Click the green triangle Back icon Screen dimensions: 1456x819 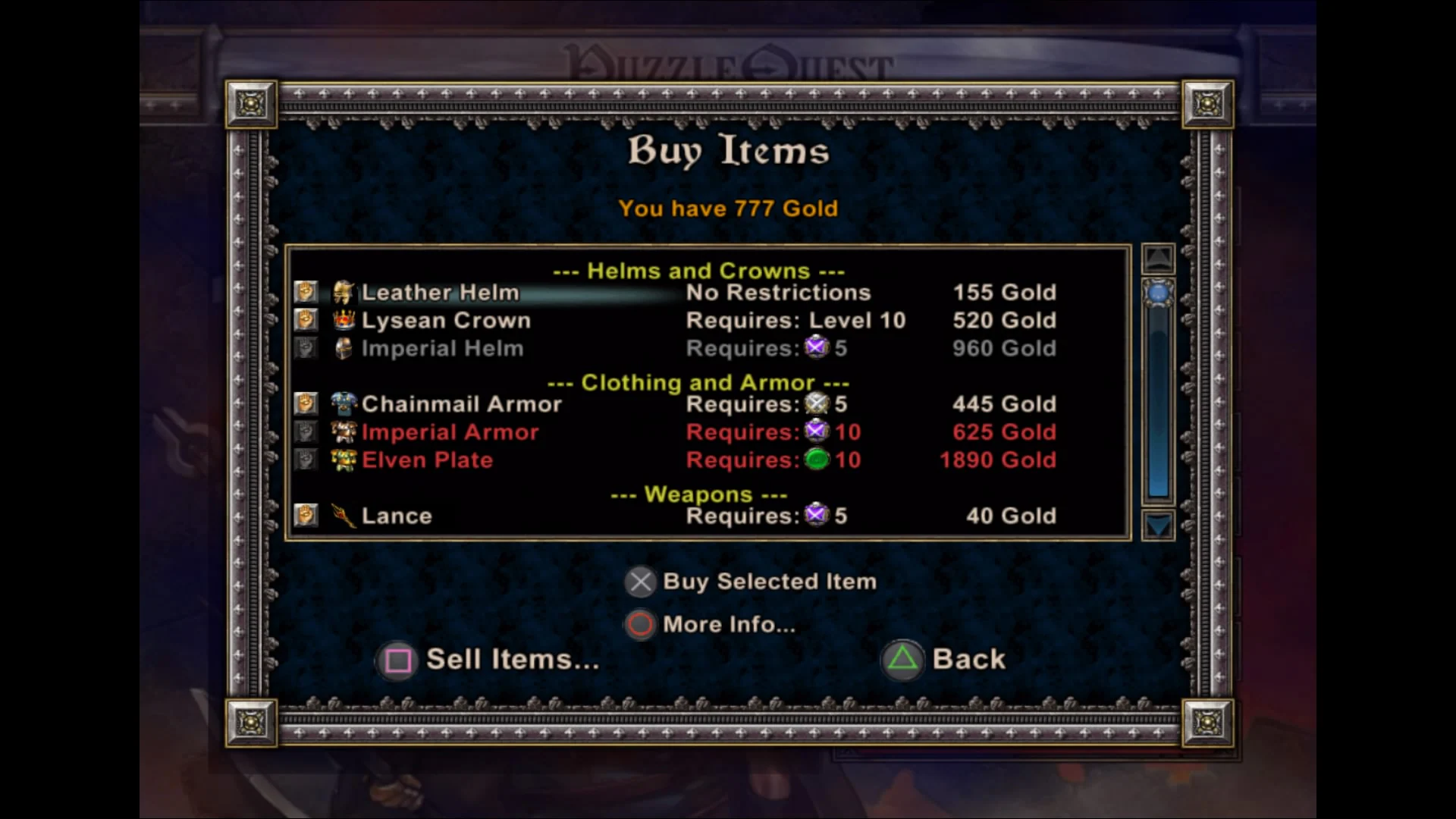coord(902,659)
